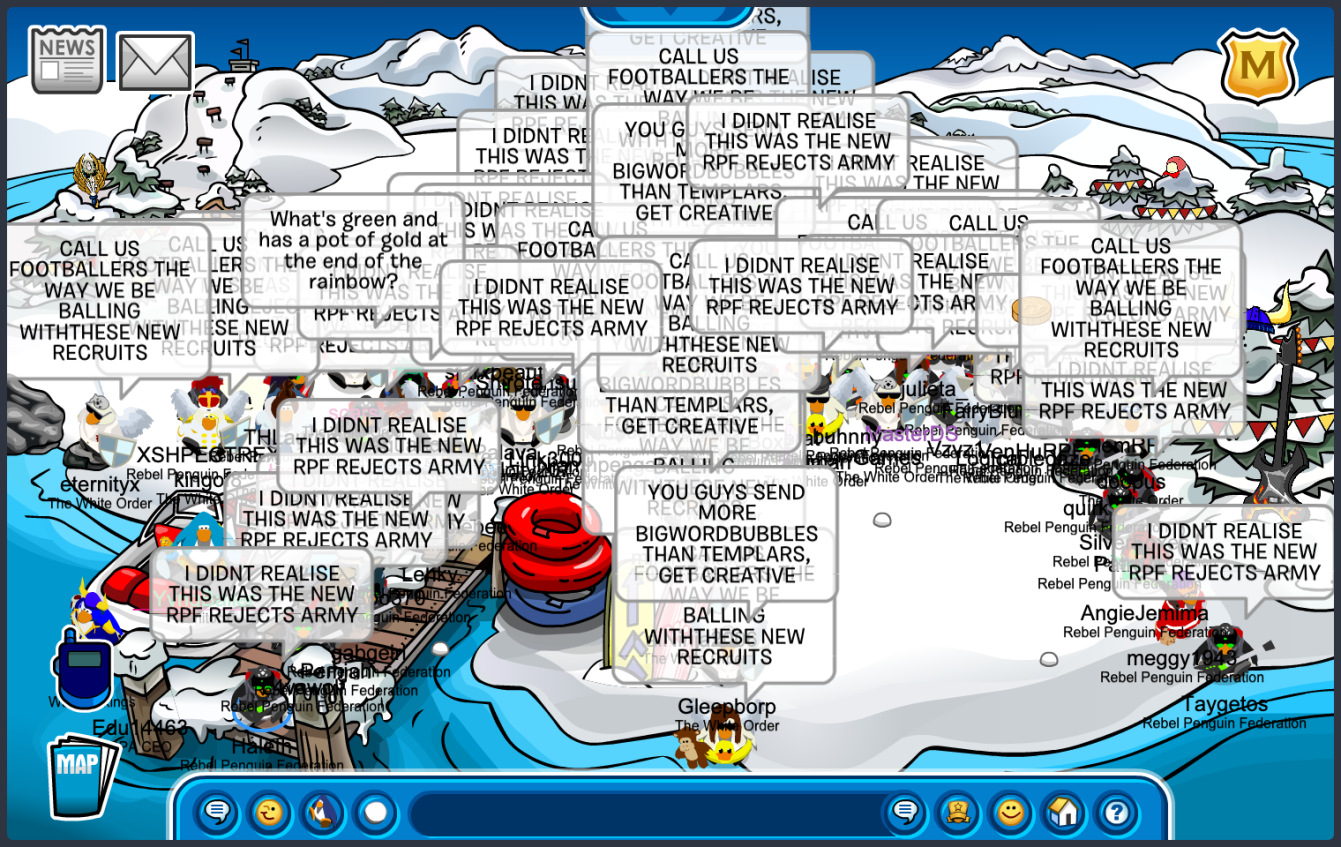The height and width of the screenshot is (847, 1341).
Task: Open your player card smiley button
Action: pos(1011,811)
